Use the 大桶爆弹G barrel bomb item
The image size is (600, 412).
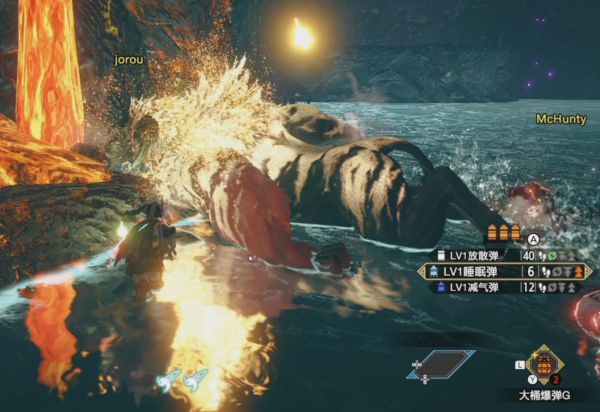[x=545, y=365]
